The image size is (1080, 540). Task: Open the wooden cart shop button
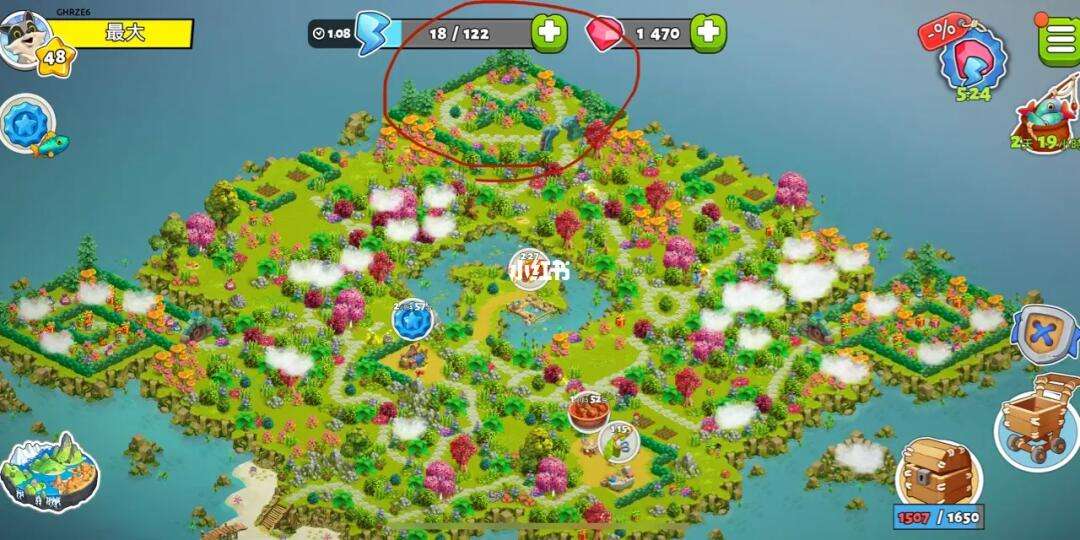click(x=1036, y=420)
